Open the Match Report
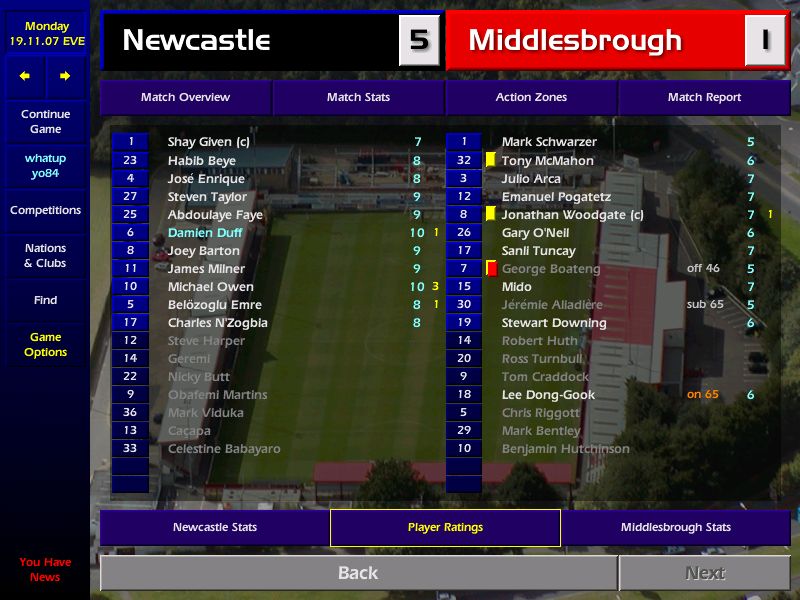 point(704,97)
